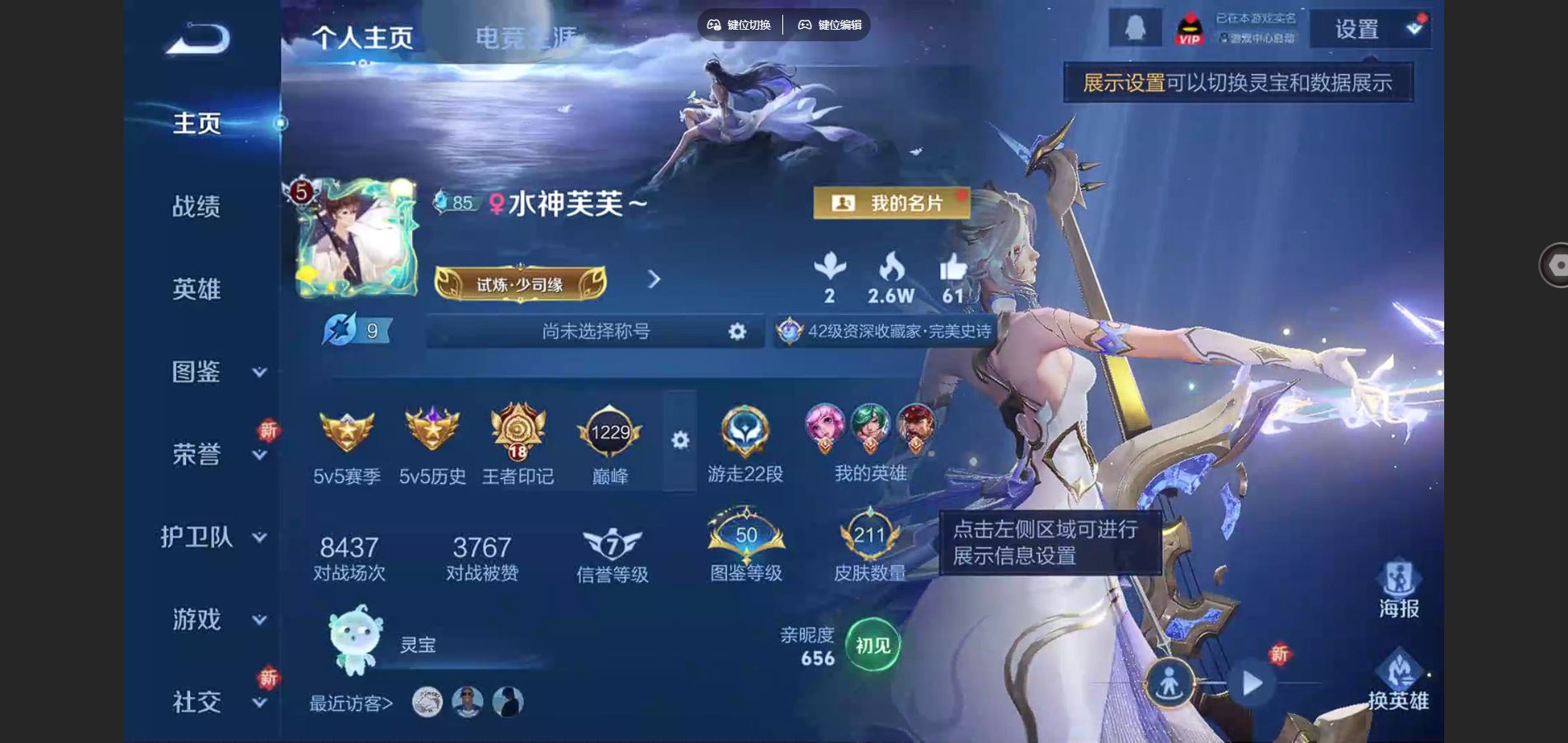Click the 设置 button

click(1356, 30)
